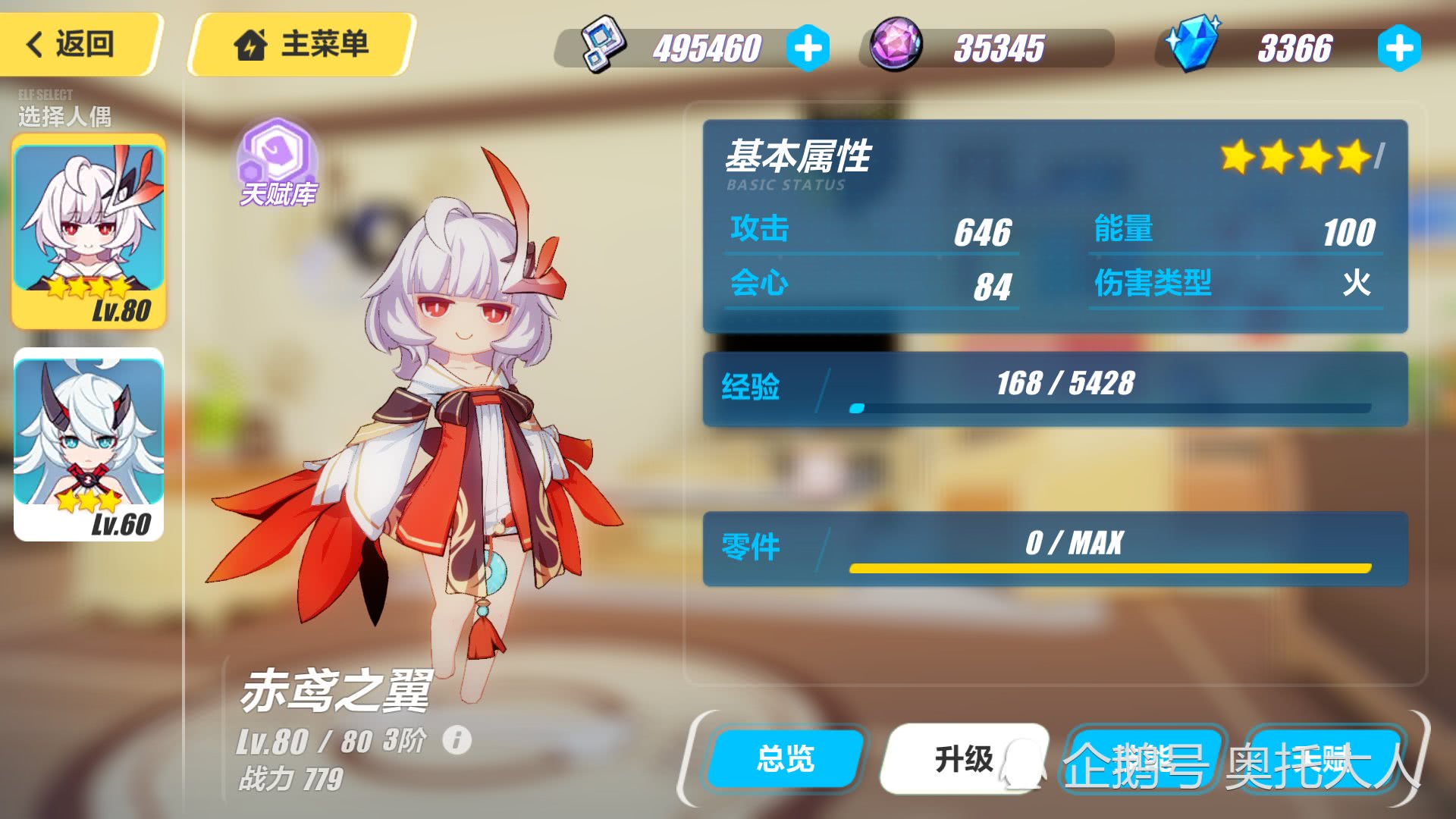Click the coin currency icon
The image size is (1456, 819).
coord(602,45)
